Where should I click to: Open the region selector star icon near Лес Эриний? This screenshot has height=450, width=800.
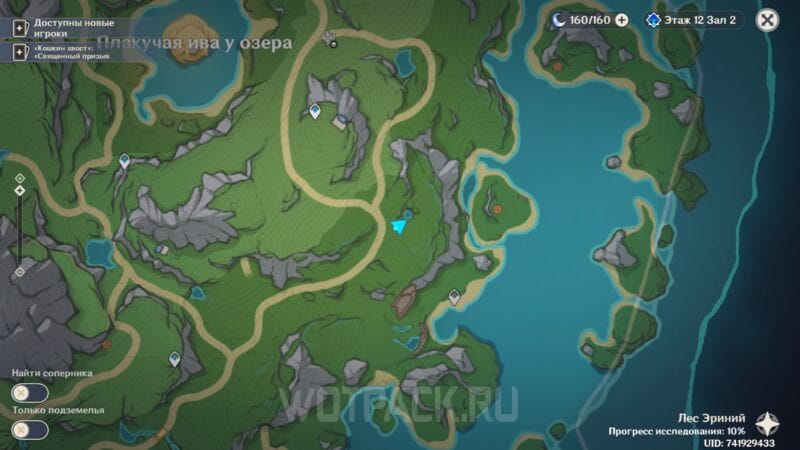click(x=767, y=422)
